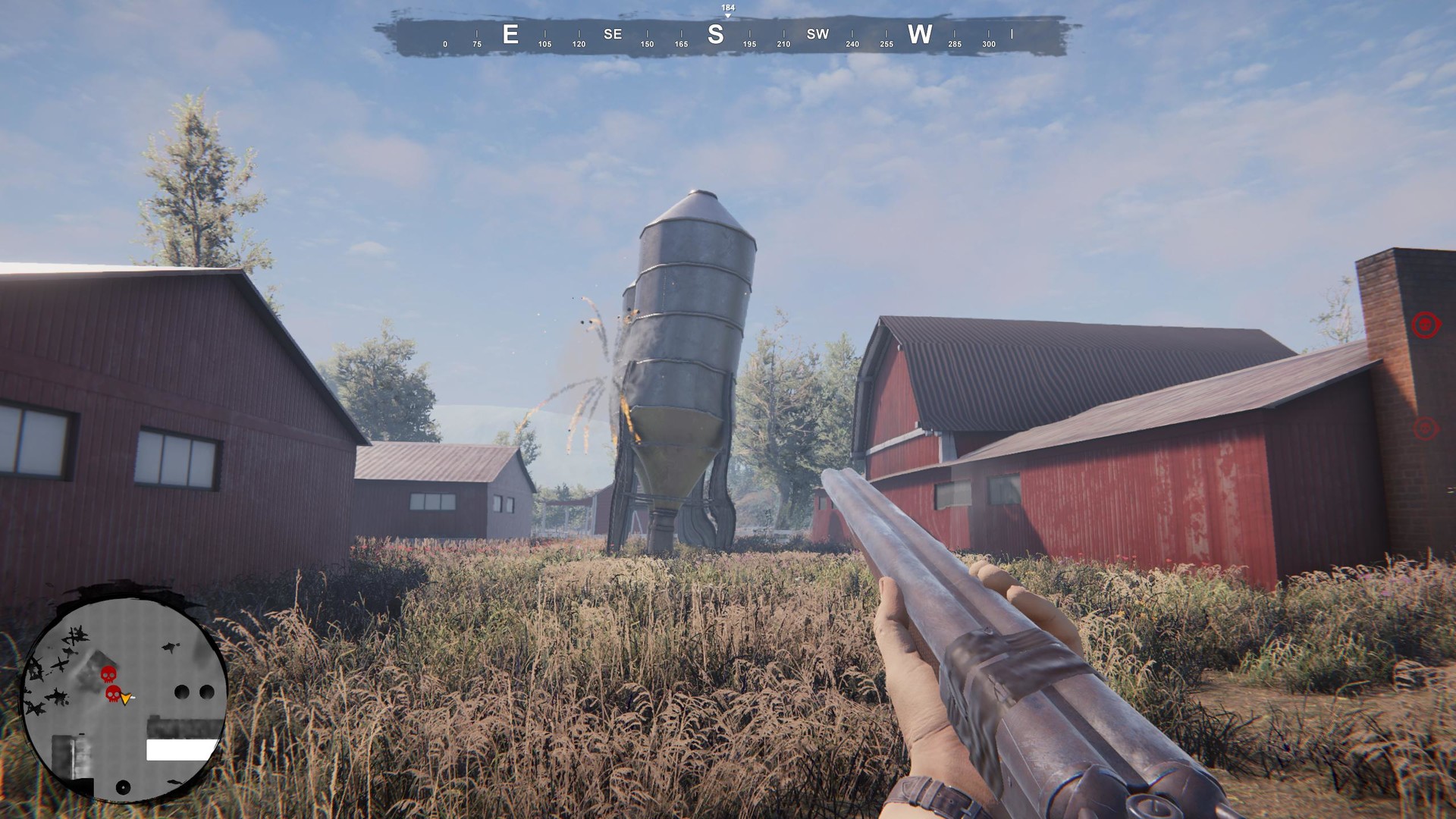Select the yellow player arrow on the minimap

coord(126,698)
